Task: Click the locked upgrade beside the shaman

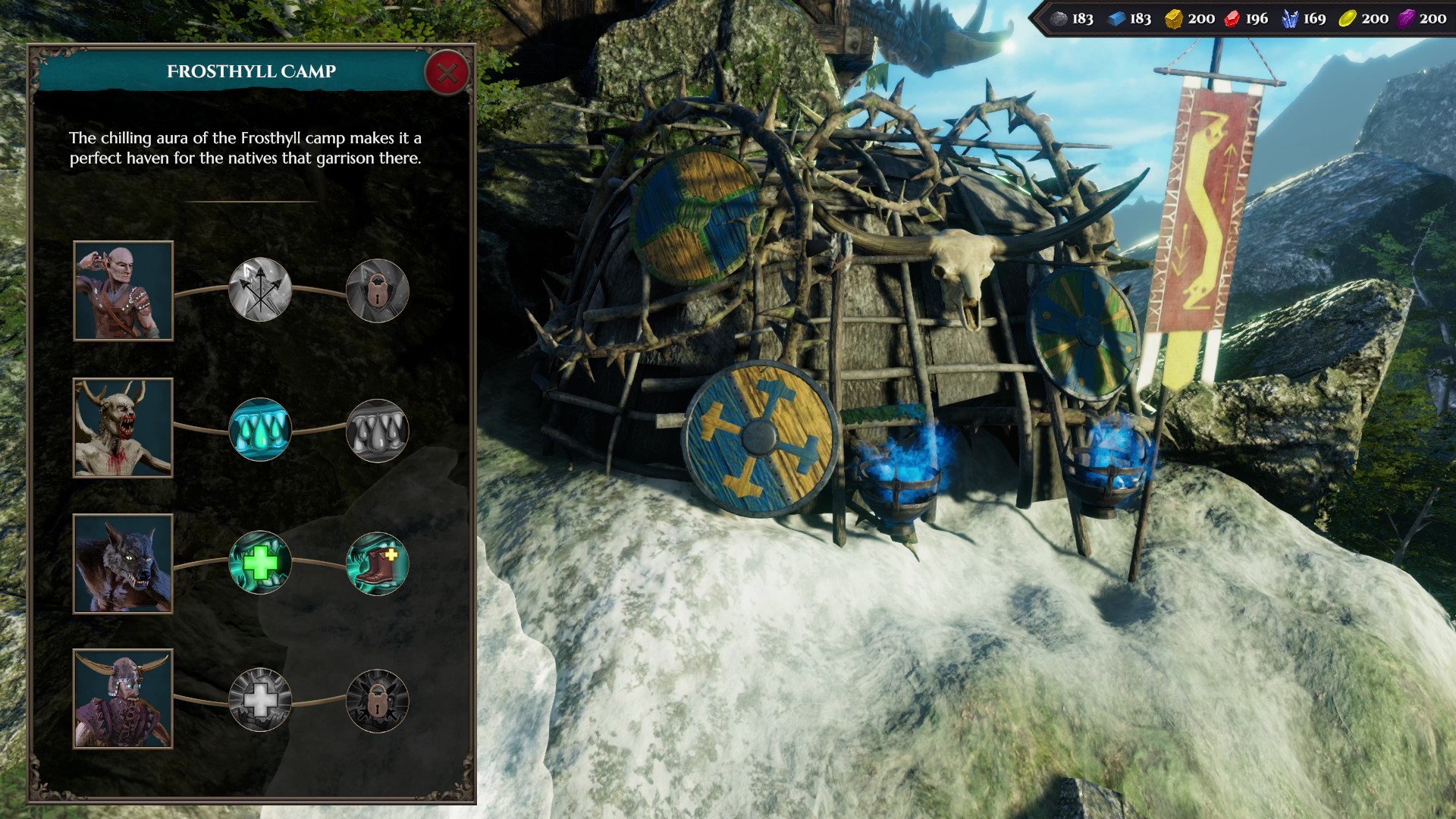Action: 377,289
